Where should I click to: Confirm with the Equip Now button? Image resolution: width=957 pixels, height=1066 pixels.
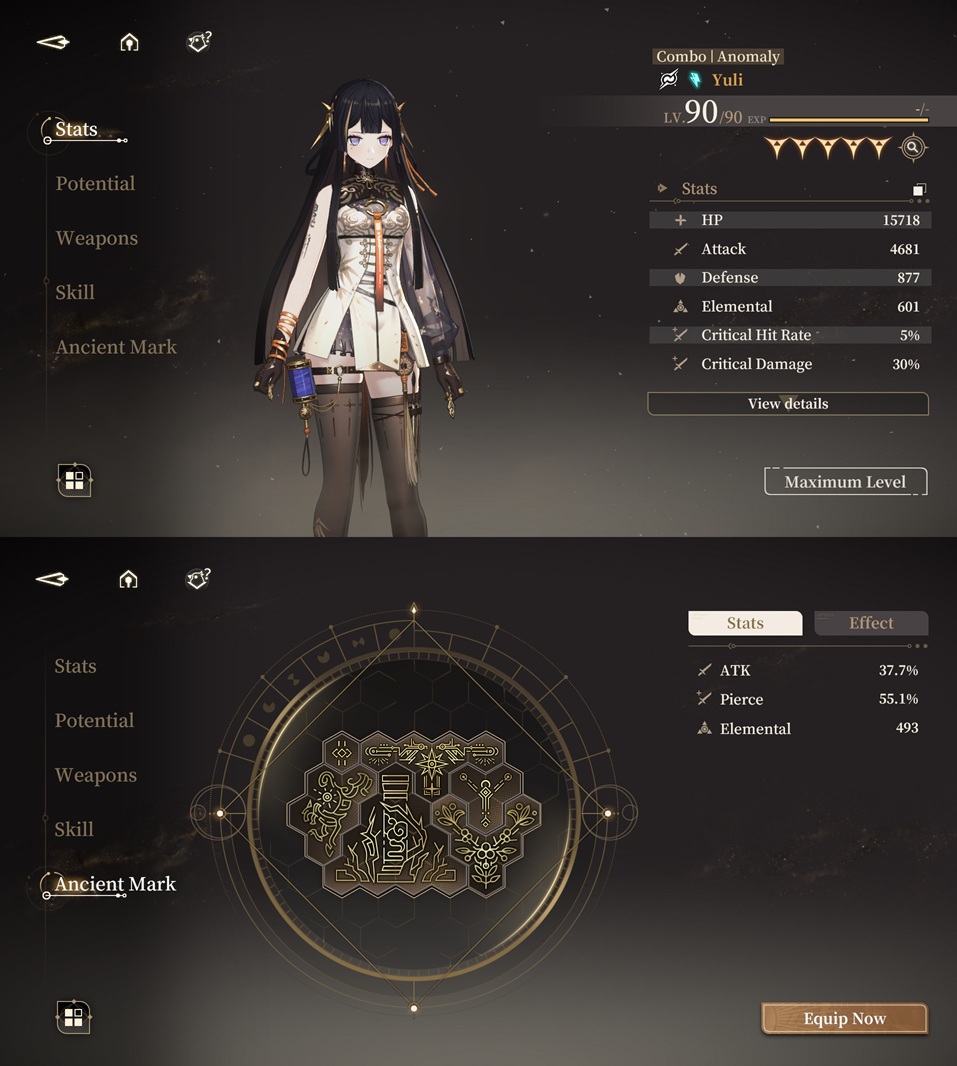[845, 1019]
